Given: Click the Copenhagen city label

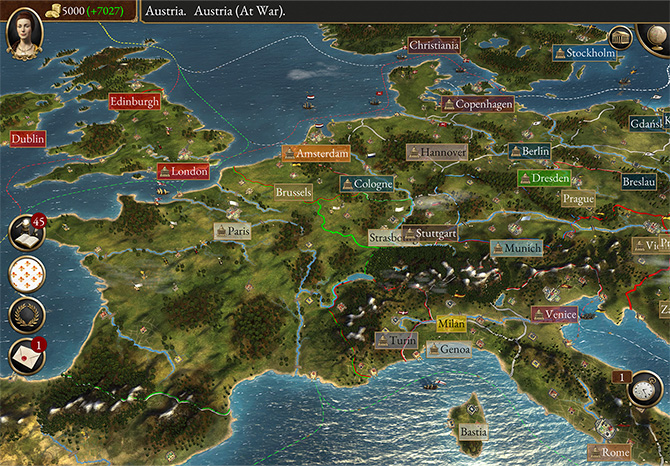Looking at the screenshot, I should (479, 103).
